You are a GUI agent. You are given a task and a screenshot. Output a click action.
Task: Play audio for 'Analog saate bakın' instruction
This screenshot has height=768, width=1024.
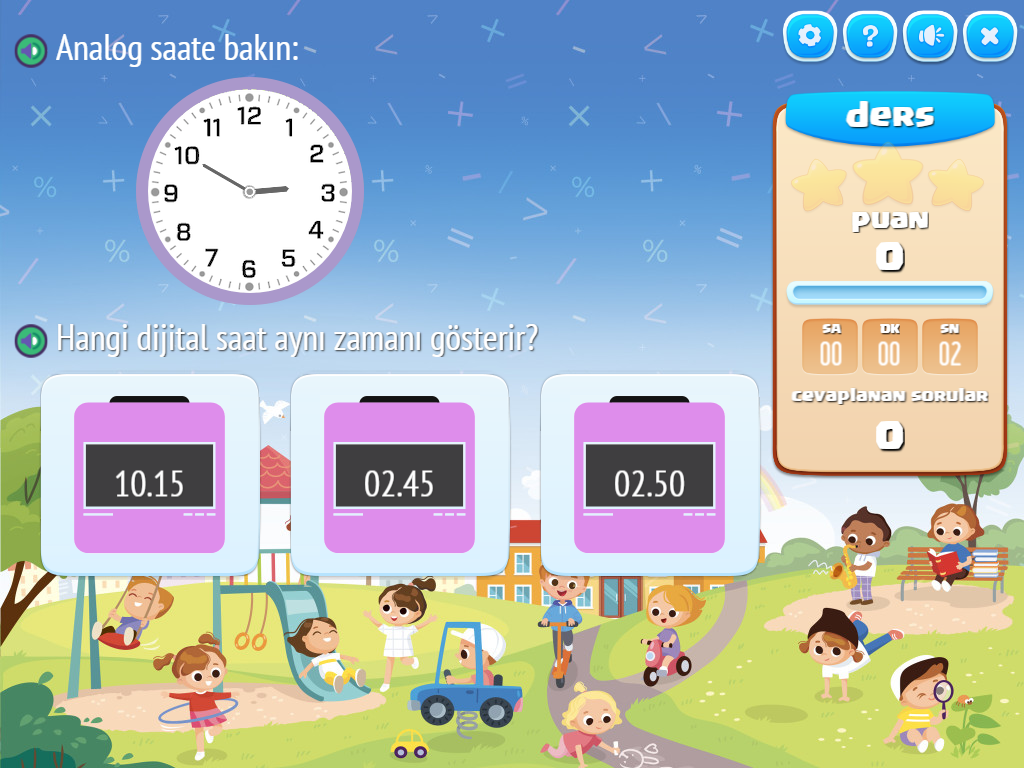[x=31, y=49]
